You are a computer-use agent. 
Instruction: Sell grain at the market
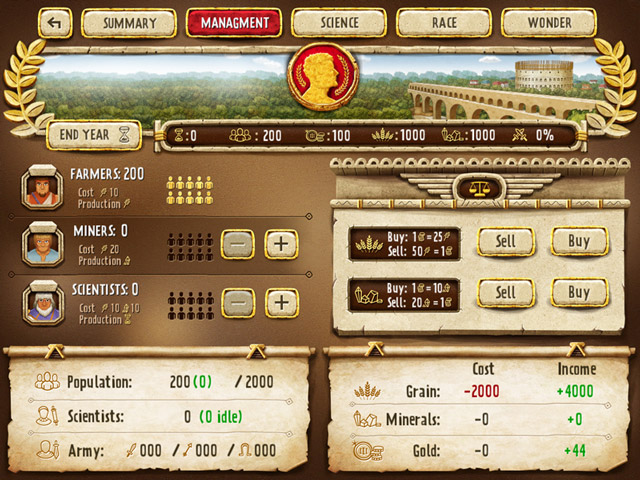pos(506,241)
